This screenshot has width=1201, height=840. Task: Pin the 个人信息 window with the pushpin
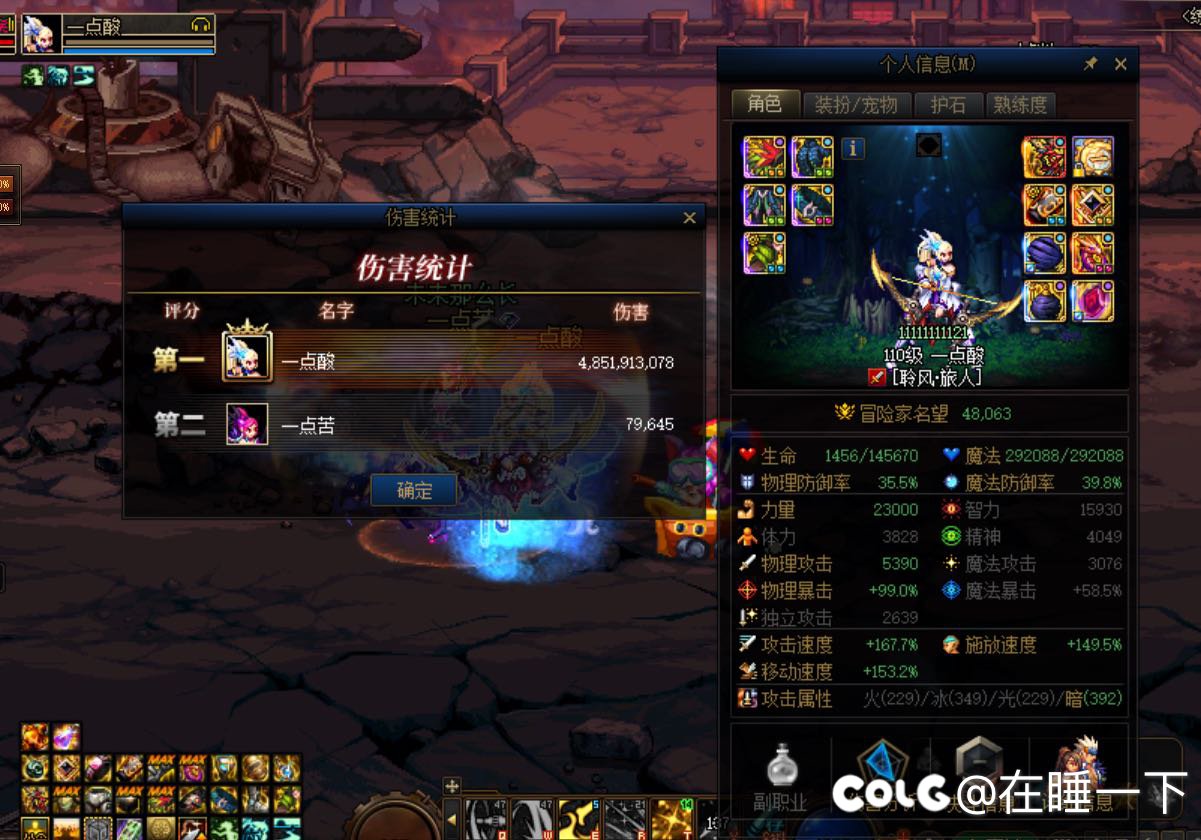1091,64
